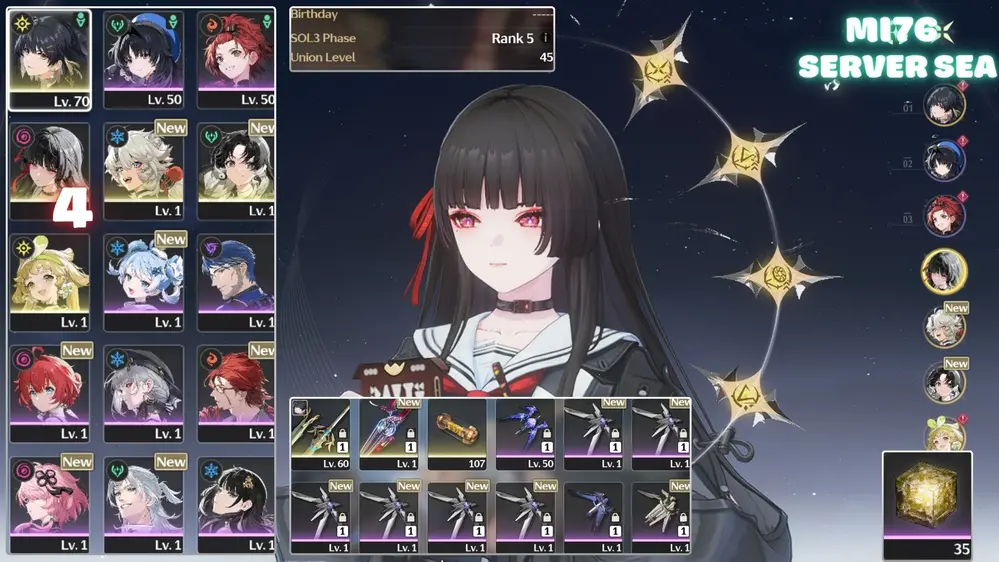Select the Lv. 70 black-haired character portrait
Viewport: 999px width, 562px height.
[50, 59]
